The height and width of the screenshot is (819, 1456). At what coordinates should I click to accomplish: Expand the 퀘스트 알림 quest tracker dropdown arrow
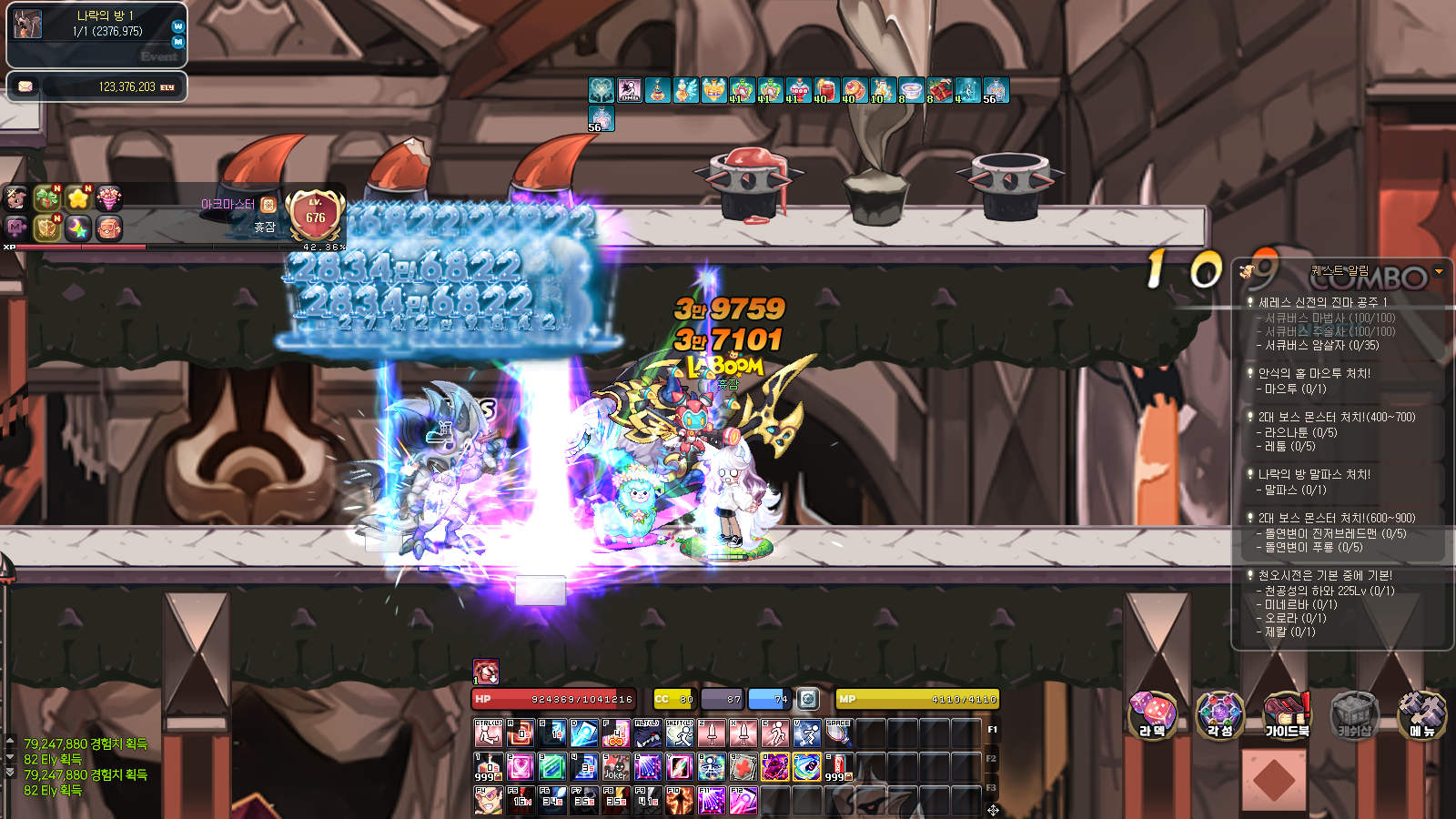click(1439, 271)
